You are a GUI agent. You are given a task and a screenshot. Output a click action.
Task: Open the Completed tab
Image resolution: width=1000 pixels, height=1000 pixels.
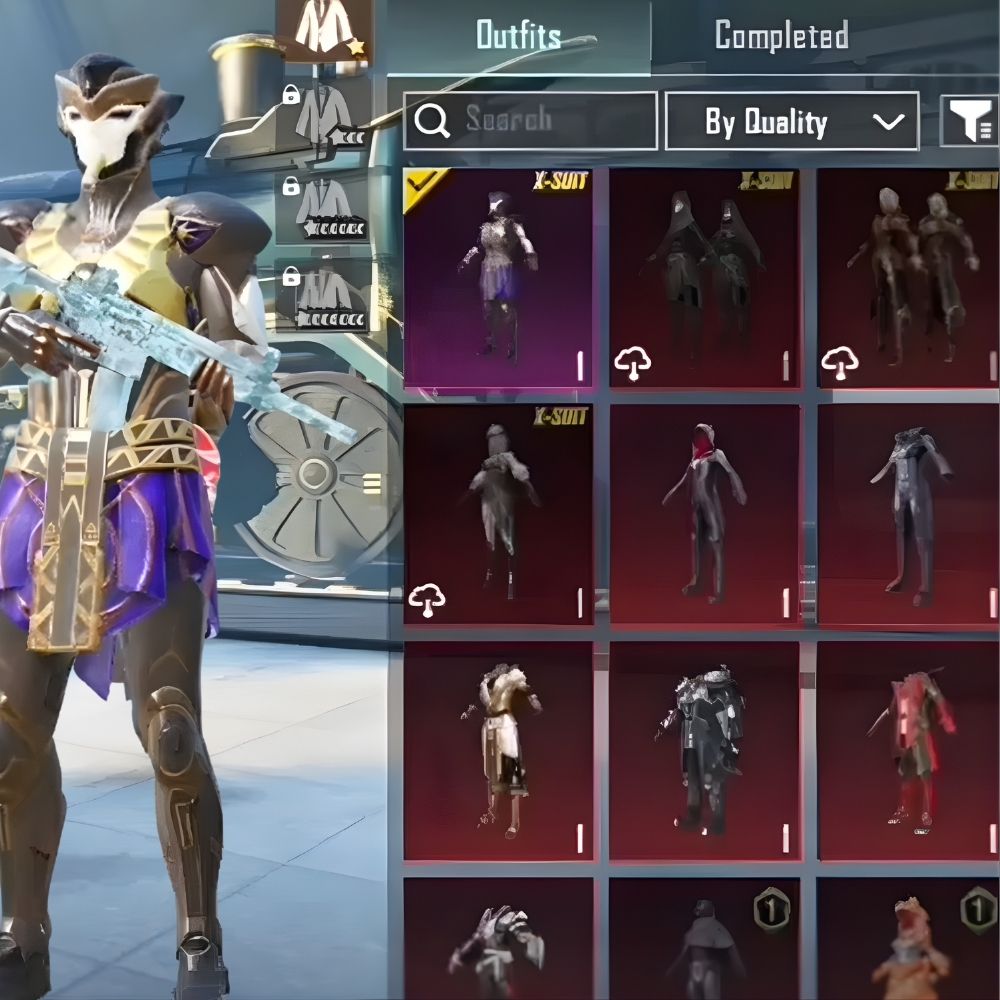[782, 36]
